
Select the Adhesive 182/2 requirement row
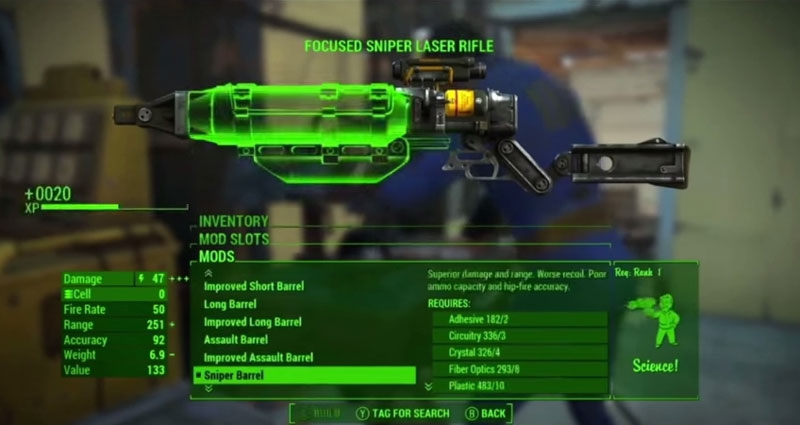point(519,319)
